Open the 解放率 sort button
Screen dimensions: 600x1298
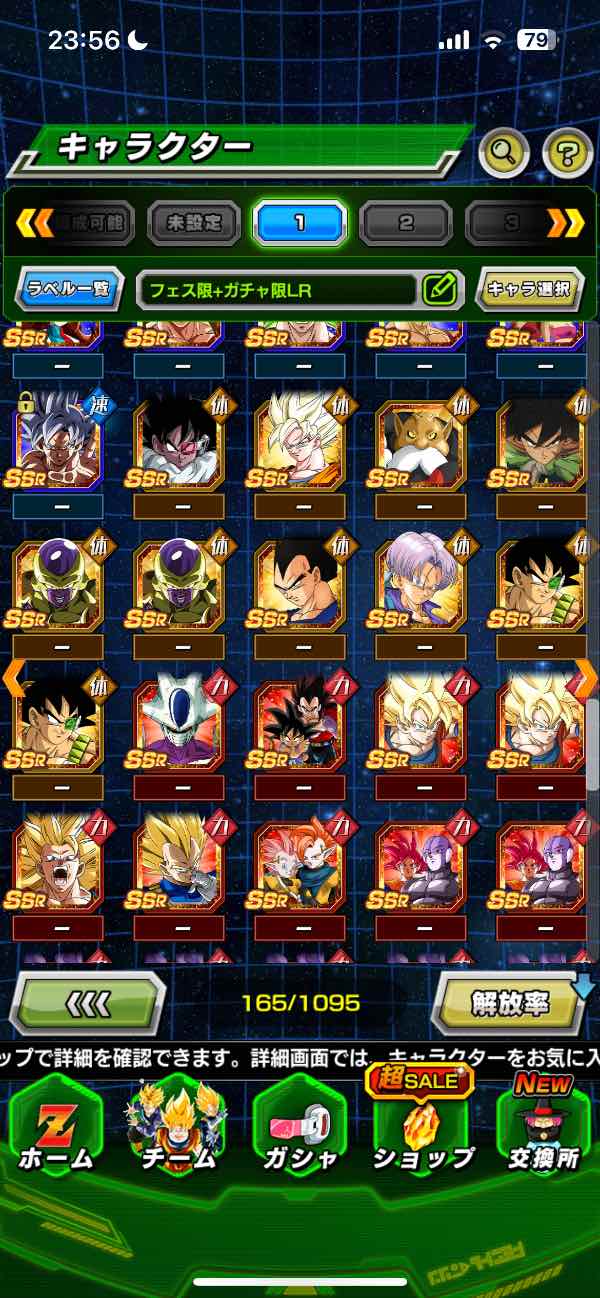point(509,1003)
